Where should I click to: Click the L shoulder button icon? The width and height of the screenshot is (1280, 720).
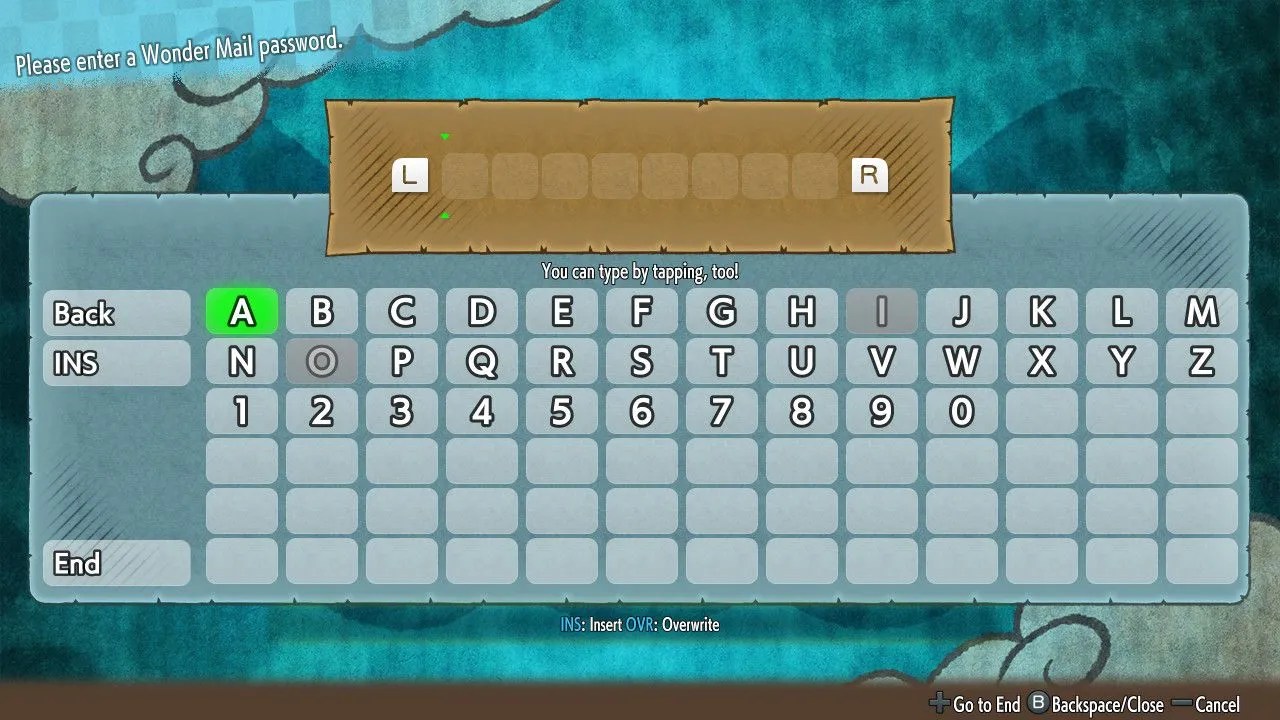pyautogui.click(x=410, y=175)
